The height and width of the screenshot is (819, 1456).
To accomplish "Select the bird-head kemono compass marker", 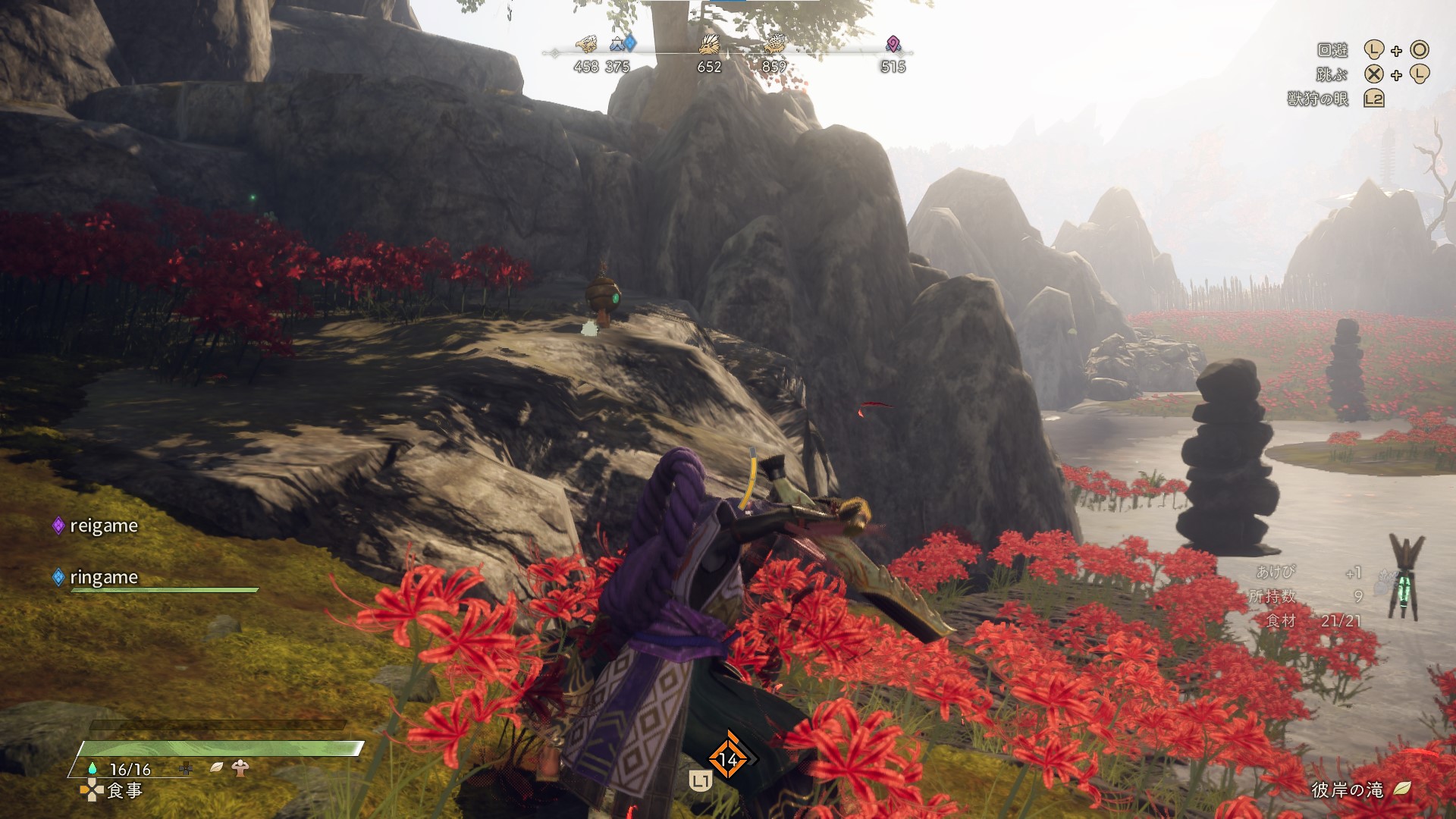I will click(585, 44).
